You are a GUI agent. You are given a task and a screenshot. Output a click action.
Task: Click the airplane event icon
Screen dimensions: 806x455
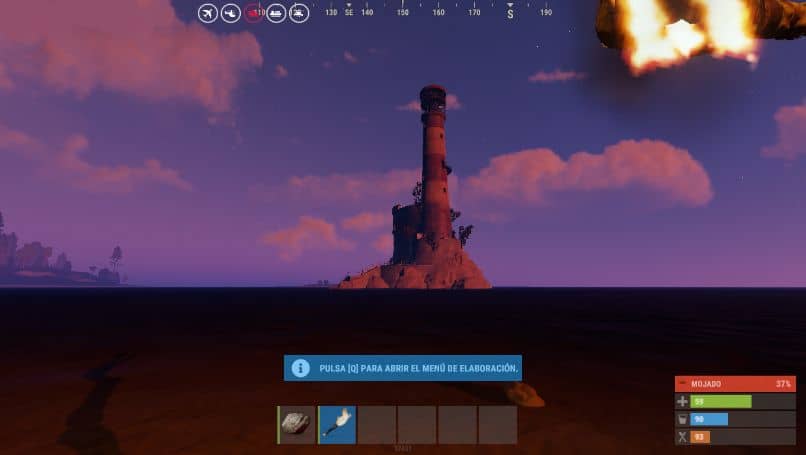pyautogui.click(x=208, y=13)
